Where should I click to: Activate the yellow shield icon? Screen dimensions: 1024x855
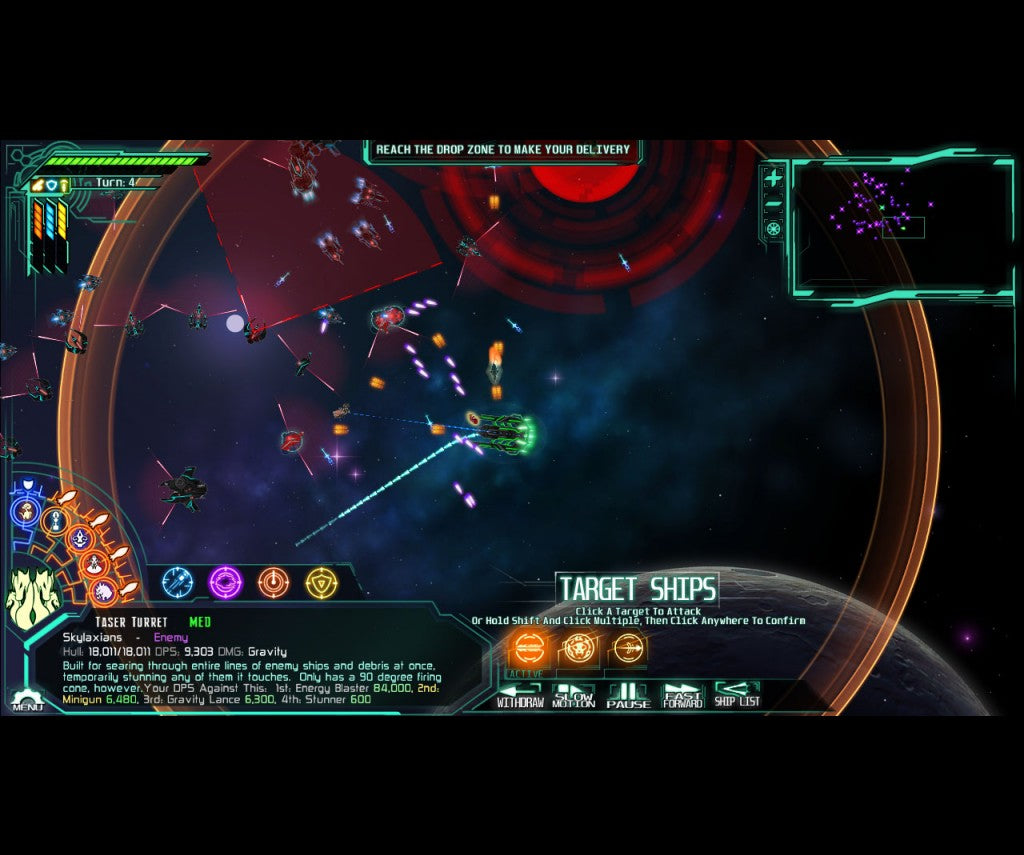pos(321,581)
